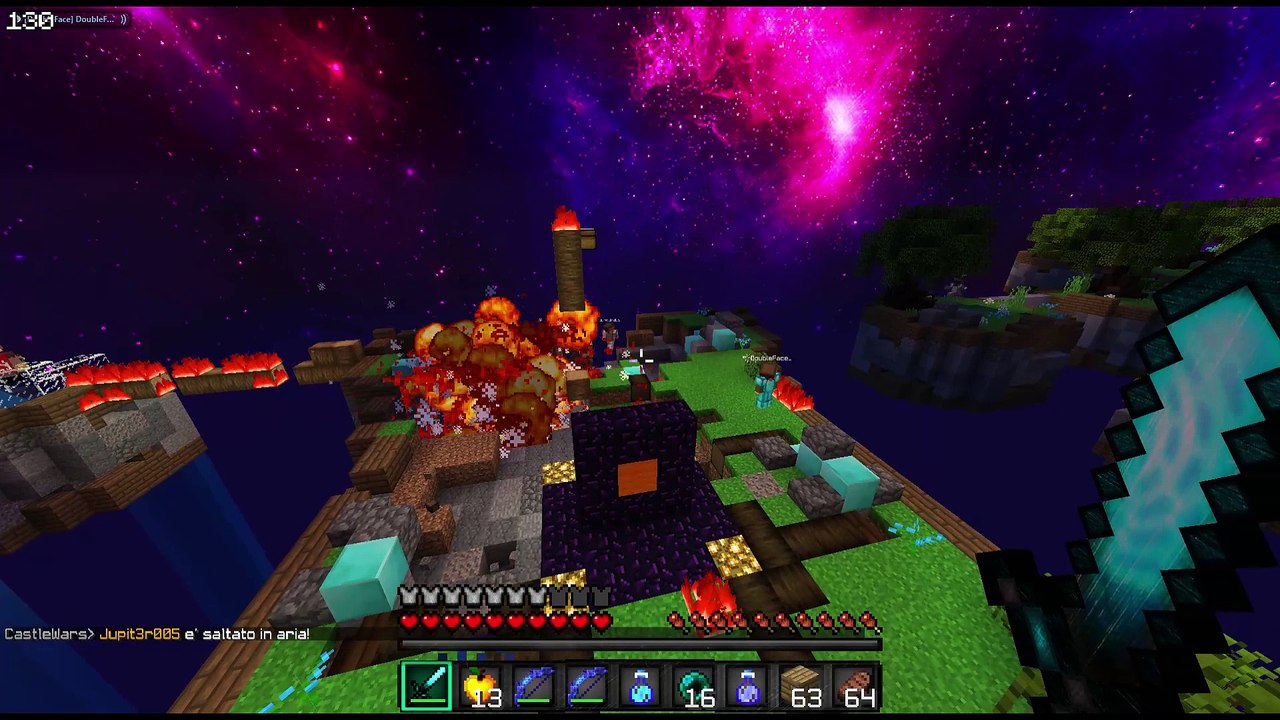Choose the ender pearl stack of 16
The height and width of the screenshot is (720, 1280).
[695, 687]
